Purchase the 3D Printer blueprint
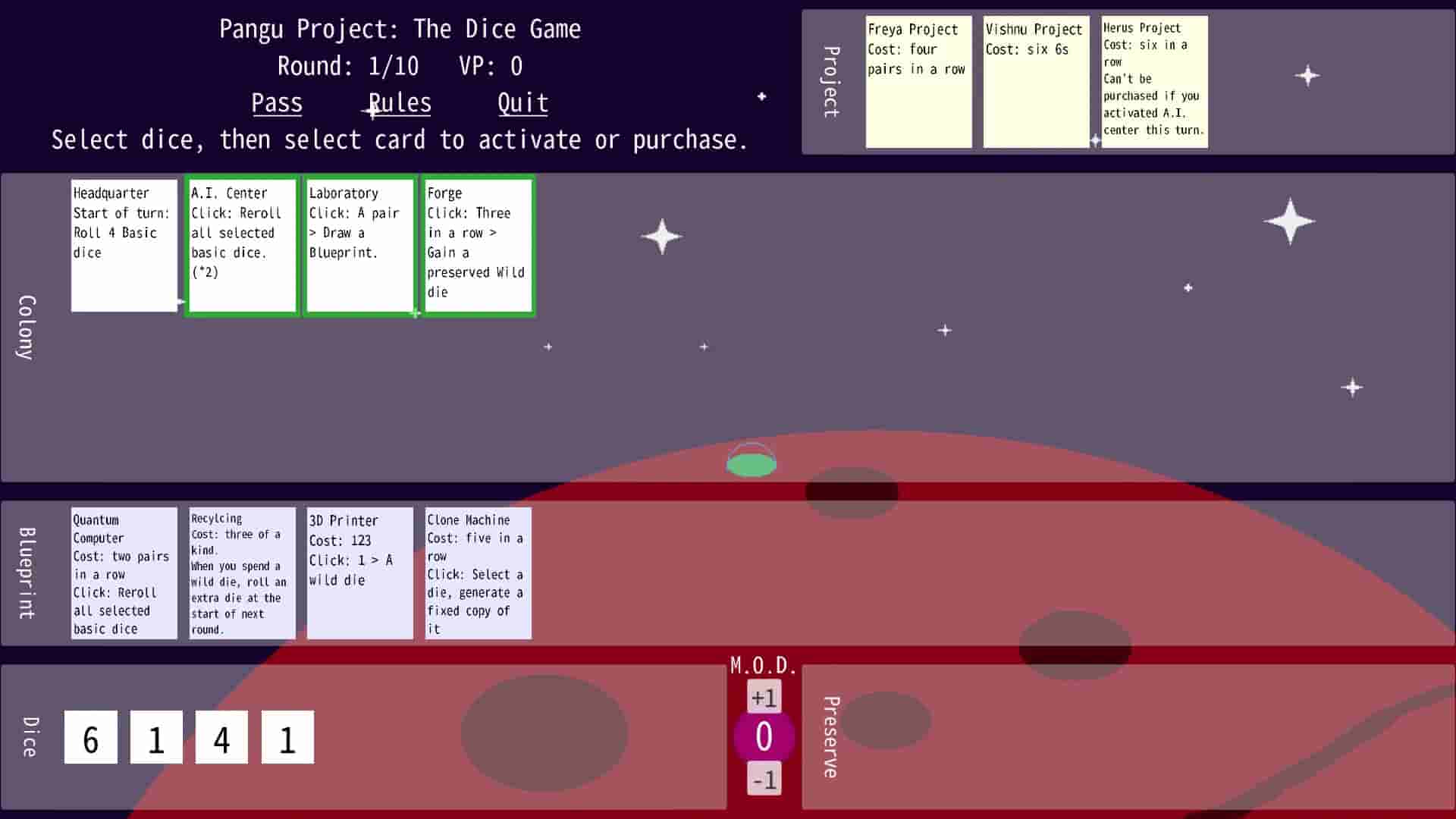This screenshot has width=1456, height=819. [359, 573]
